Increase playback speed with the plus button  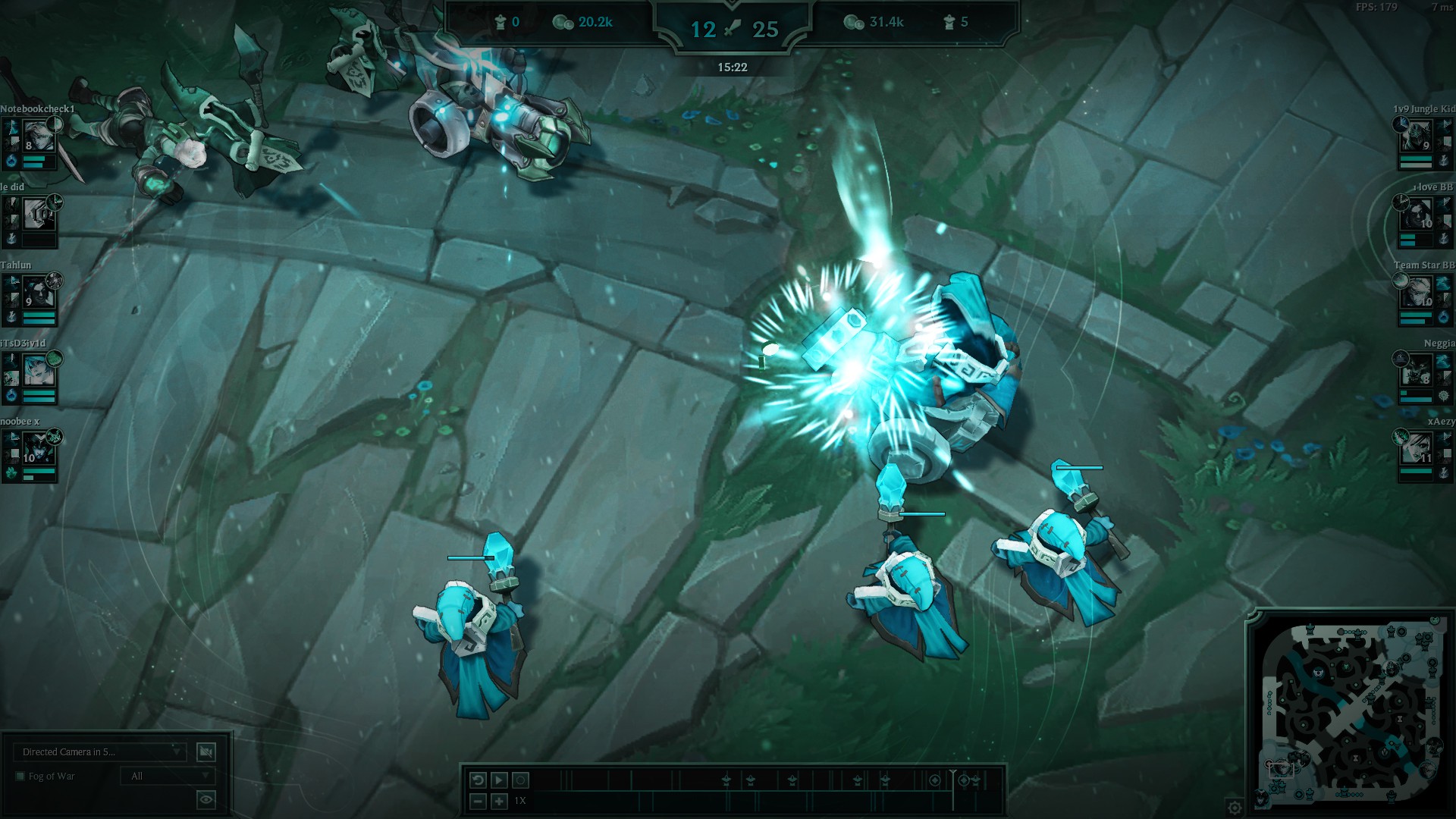pos(499,801)
